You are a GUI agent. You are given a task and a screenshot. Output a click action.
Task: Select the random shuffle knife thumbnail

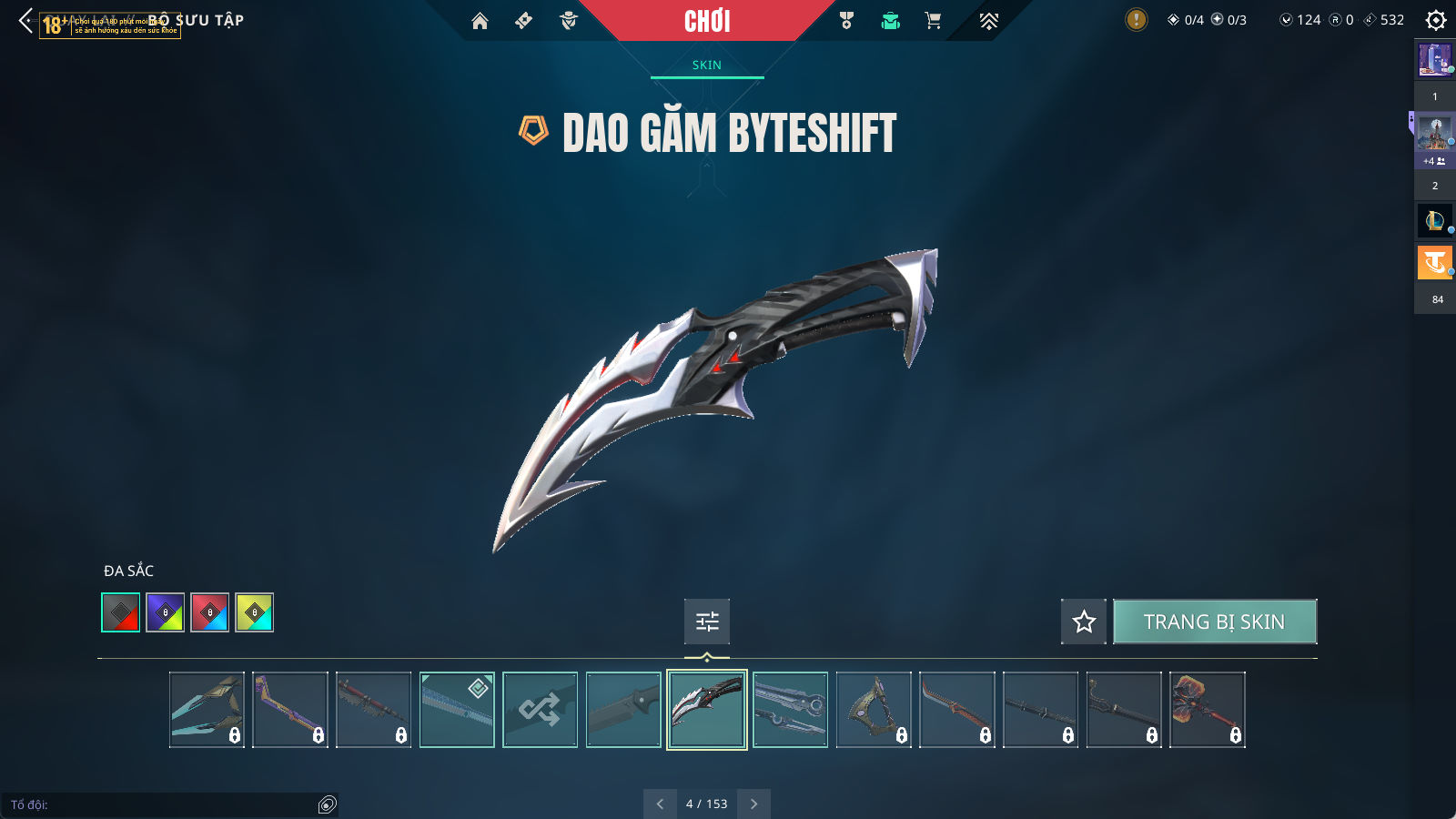[540, 710]
